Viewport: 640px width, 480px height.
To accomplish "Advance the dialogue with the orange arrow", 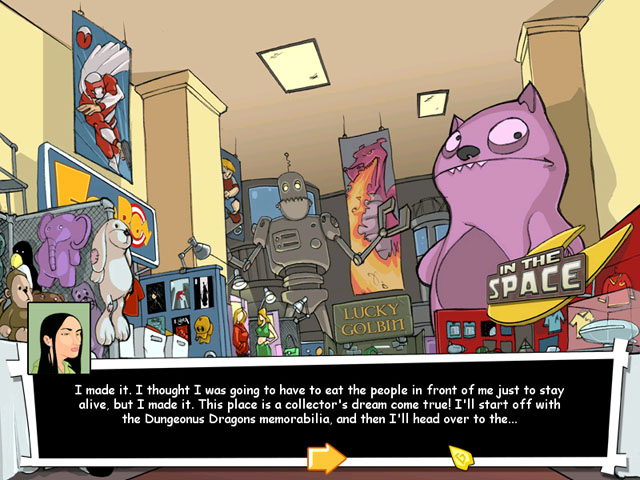I will click(326, 458).
